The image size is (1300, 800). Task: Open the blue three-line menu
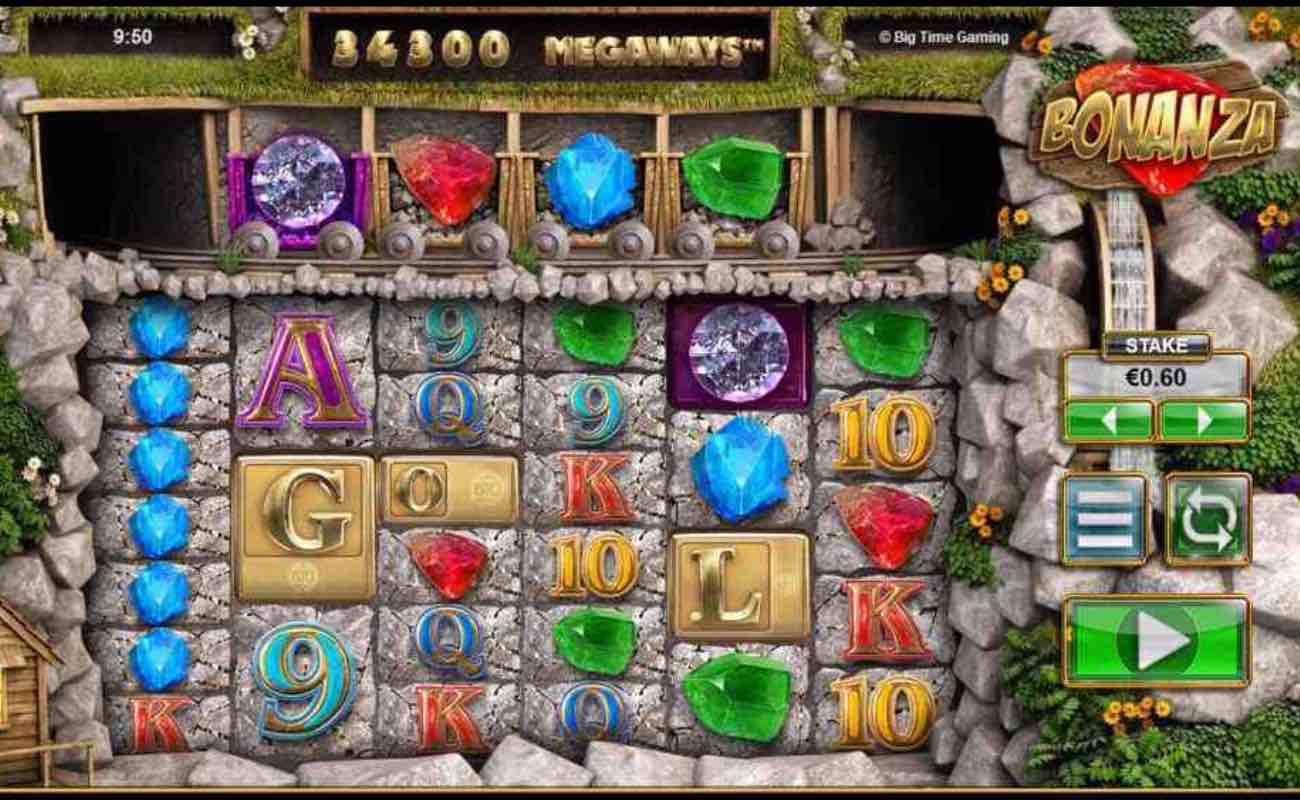[1104, 519]
